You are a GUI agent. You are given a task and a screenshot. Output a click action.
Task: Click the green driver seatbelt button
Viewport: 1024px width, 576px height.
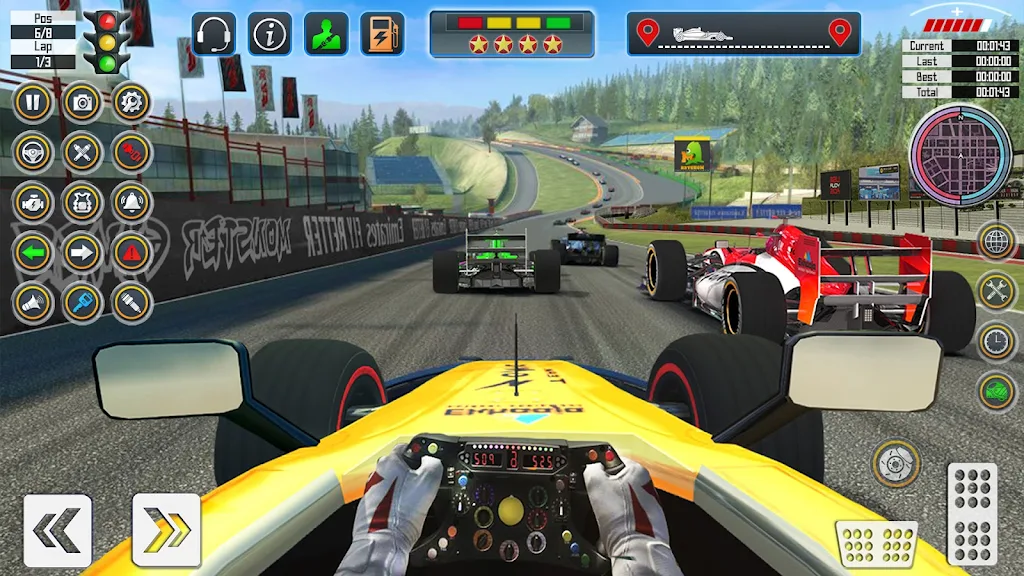point(326,34)
